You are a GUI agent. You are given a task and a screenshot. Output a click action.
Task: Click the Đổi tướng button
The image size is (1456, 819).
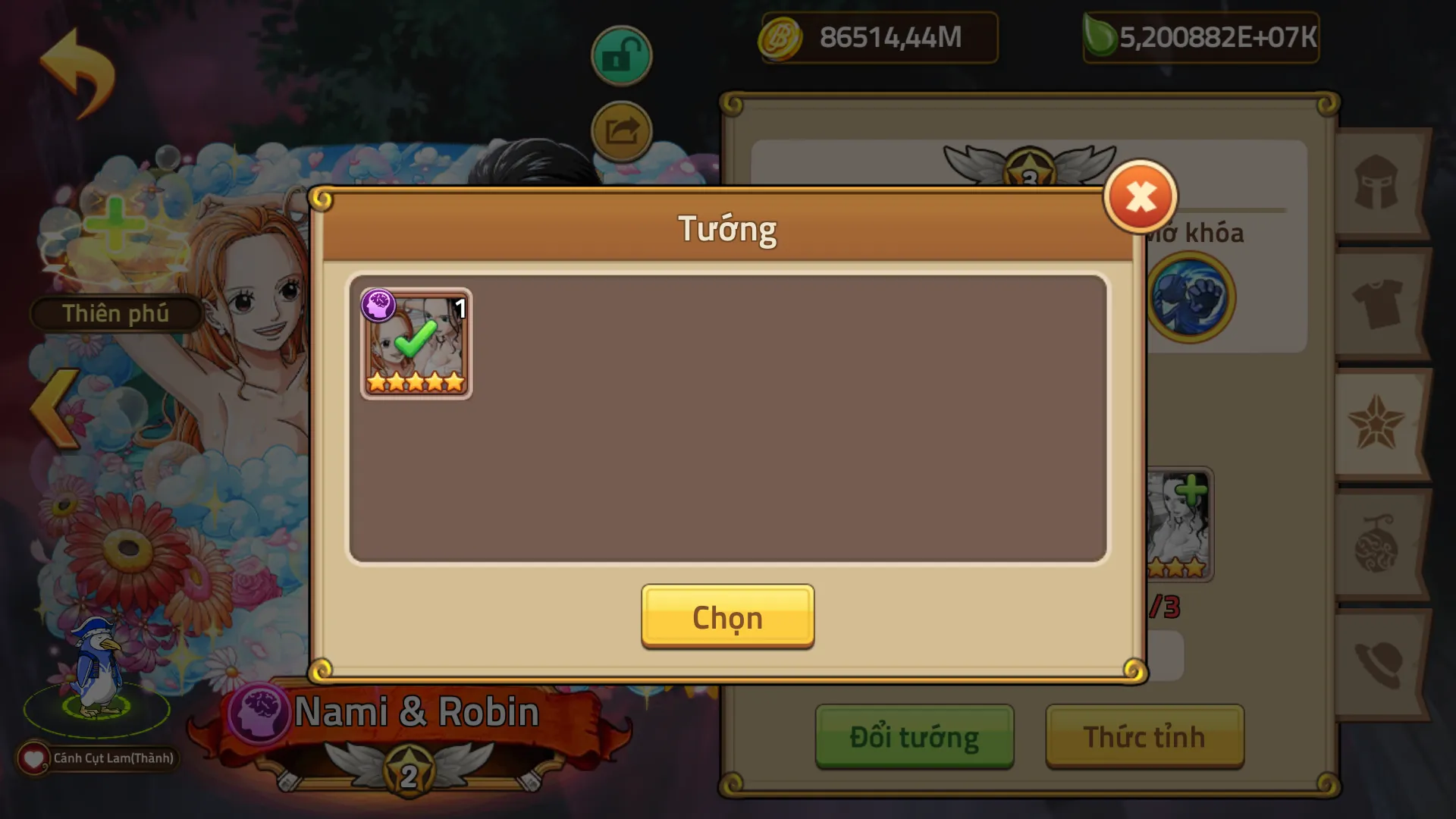[x=914, y=736]
